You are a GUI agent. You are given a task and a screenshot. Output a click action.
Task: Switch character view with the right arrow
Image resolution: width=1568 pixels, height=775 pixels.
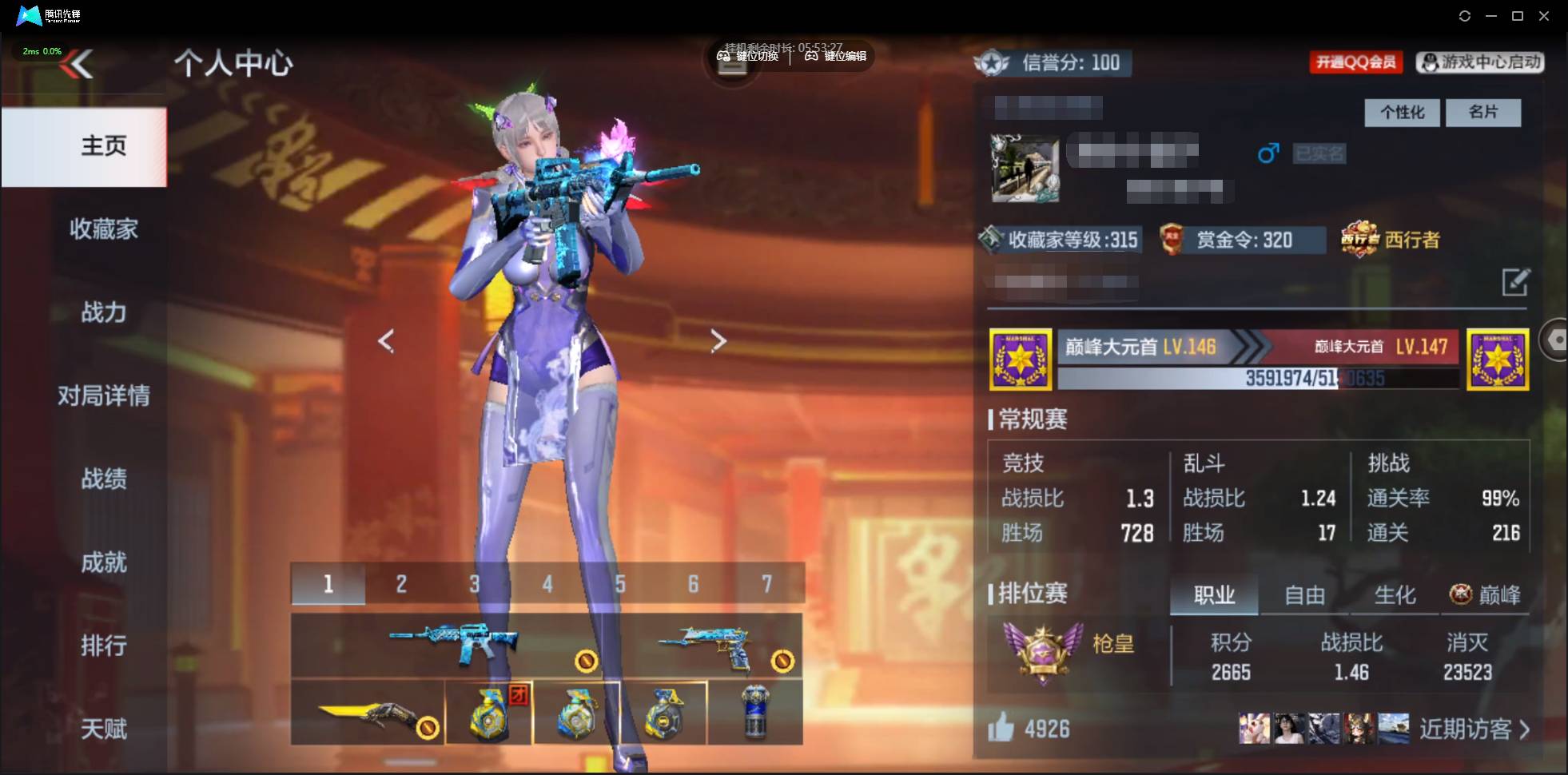coord(718,341)
